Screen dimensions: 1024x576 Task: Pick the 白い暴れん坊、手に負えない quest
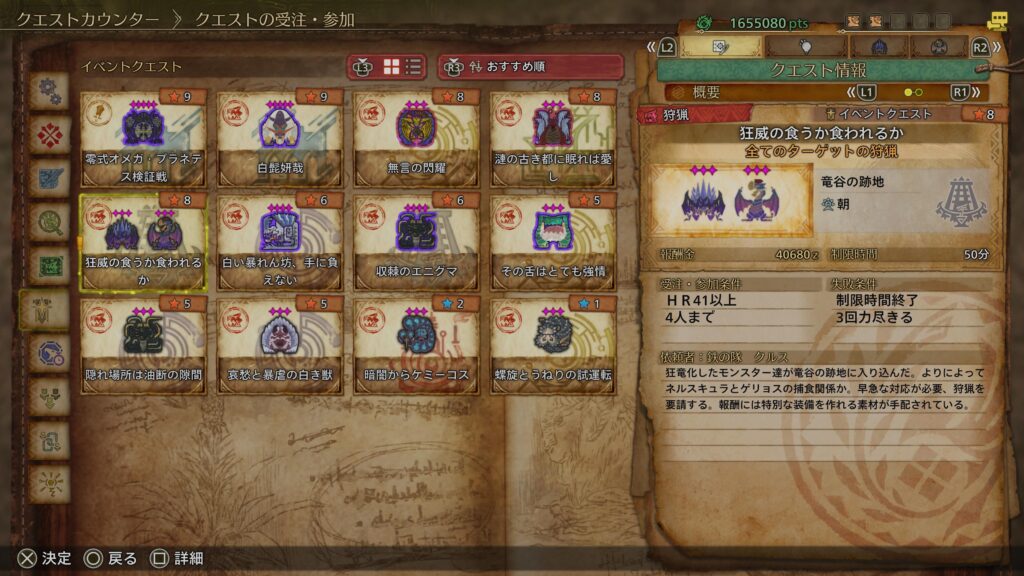click(x=280, y=241)
